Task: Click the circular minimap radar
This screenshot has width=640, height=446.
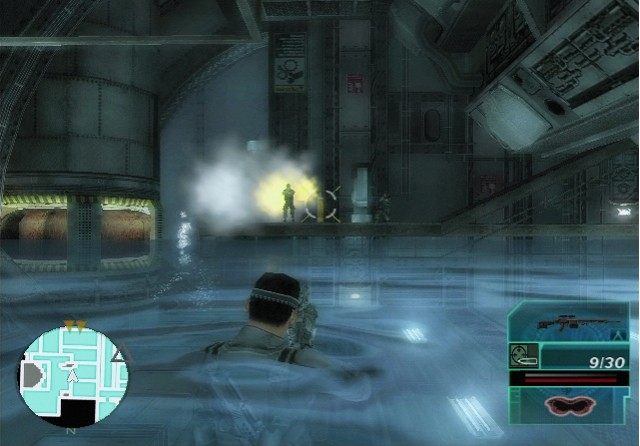Action: (73, 376)
